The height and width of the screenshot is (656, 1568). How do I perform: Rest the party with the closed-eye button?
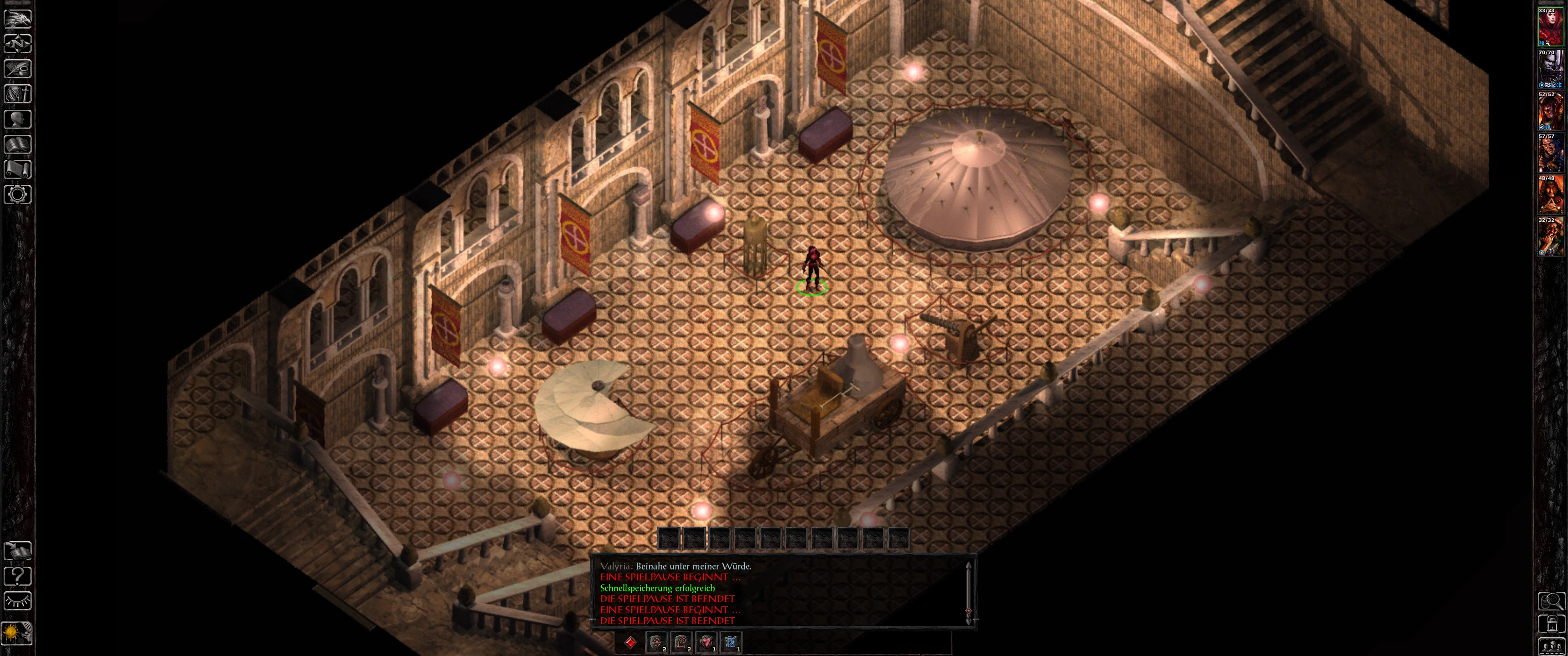tap(18, 601)
